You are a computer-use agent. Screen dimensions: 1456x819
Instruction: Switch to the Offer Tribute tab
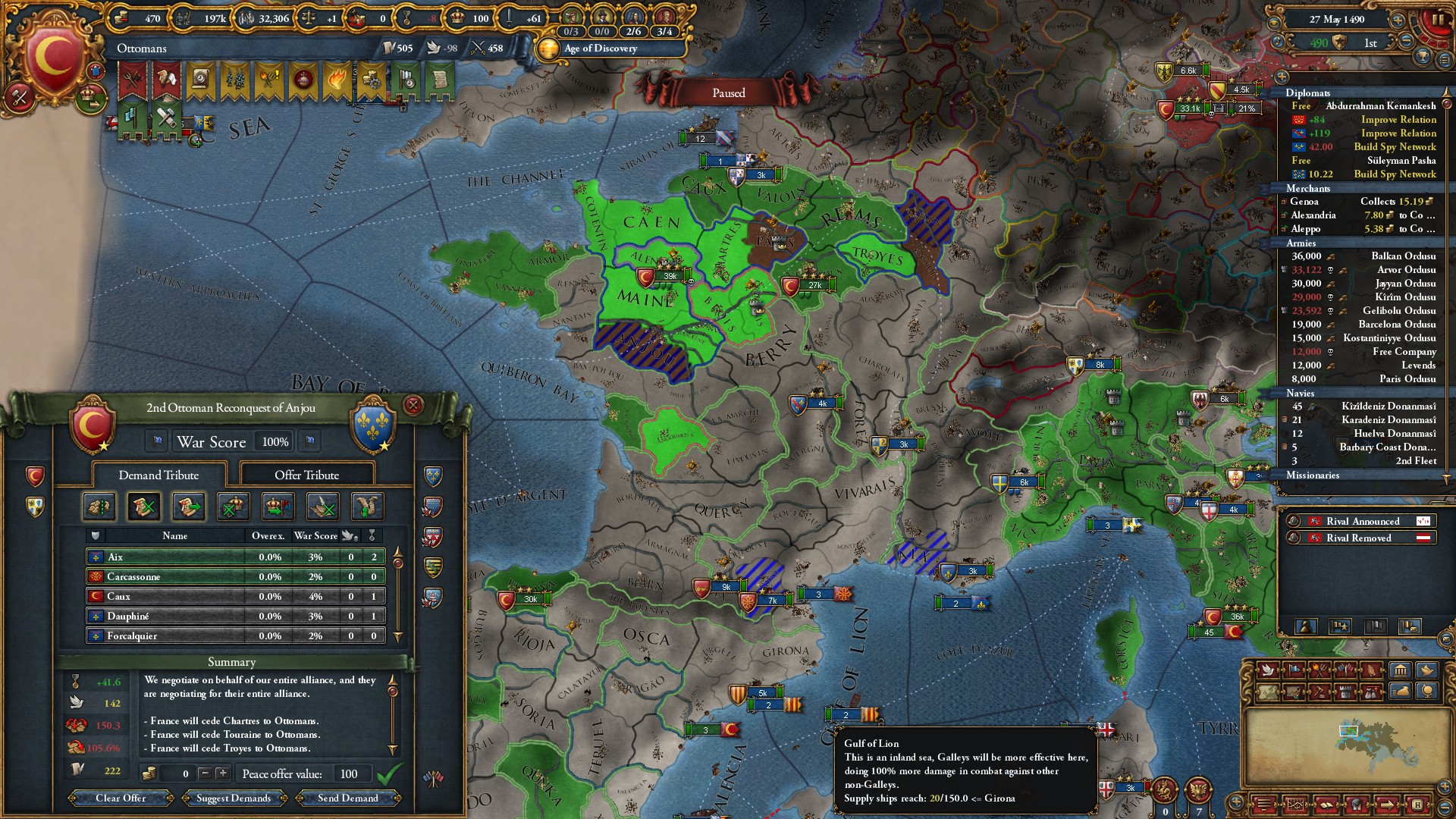click(x=306, y=475)
